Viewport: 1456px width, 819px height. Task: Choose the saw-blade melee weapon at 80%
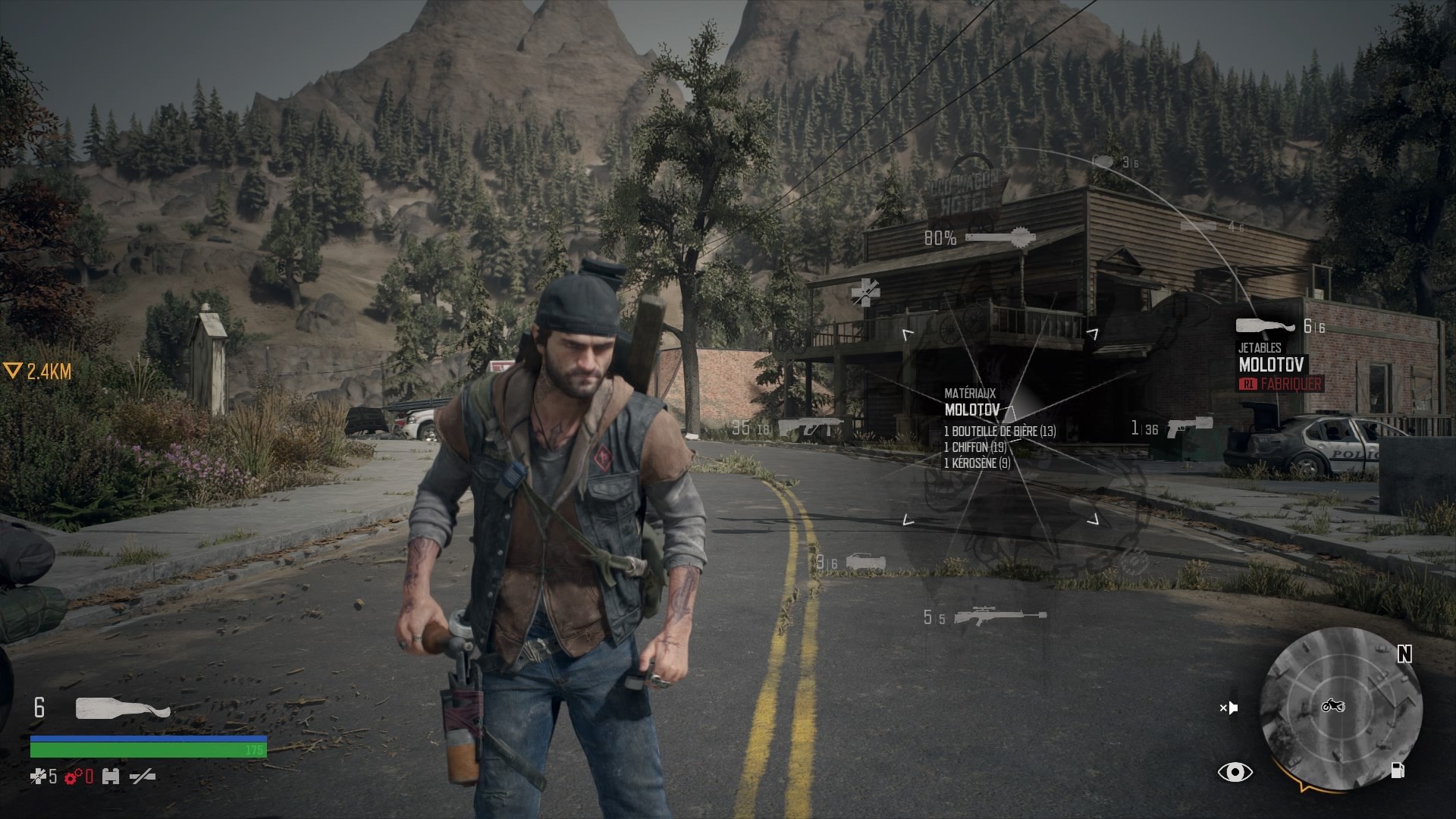(999, 238)
